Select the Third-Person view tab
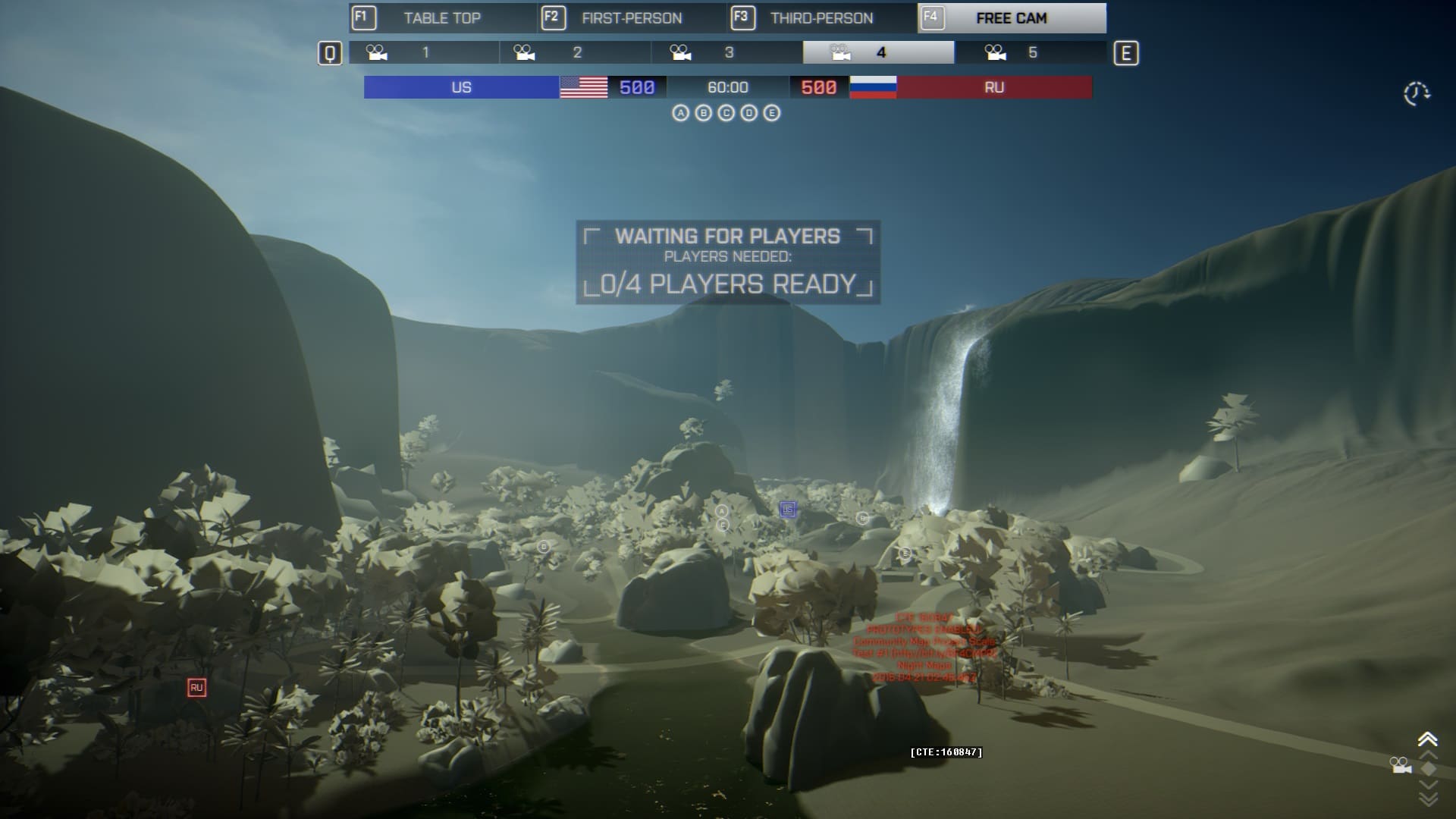 coord(821,18)
